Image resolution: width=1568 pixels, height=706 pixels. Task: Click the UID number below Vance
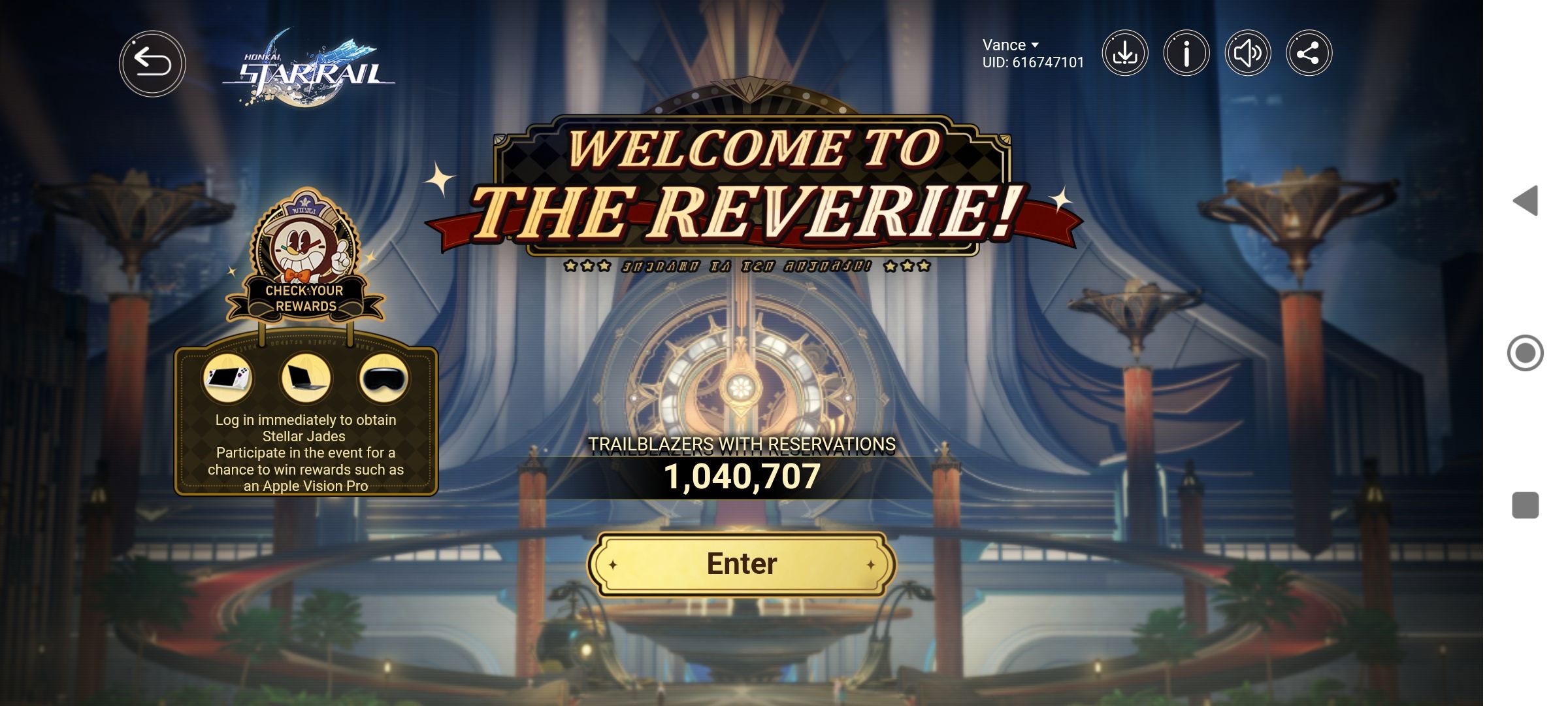[1032, 62]
